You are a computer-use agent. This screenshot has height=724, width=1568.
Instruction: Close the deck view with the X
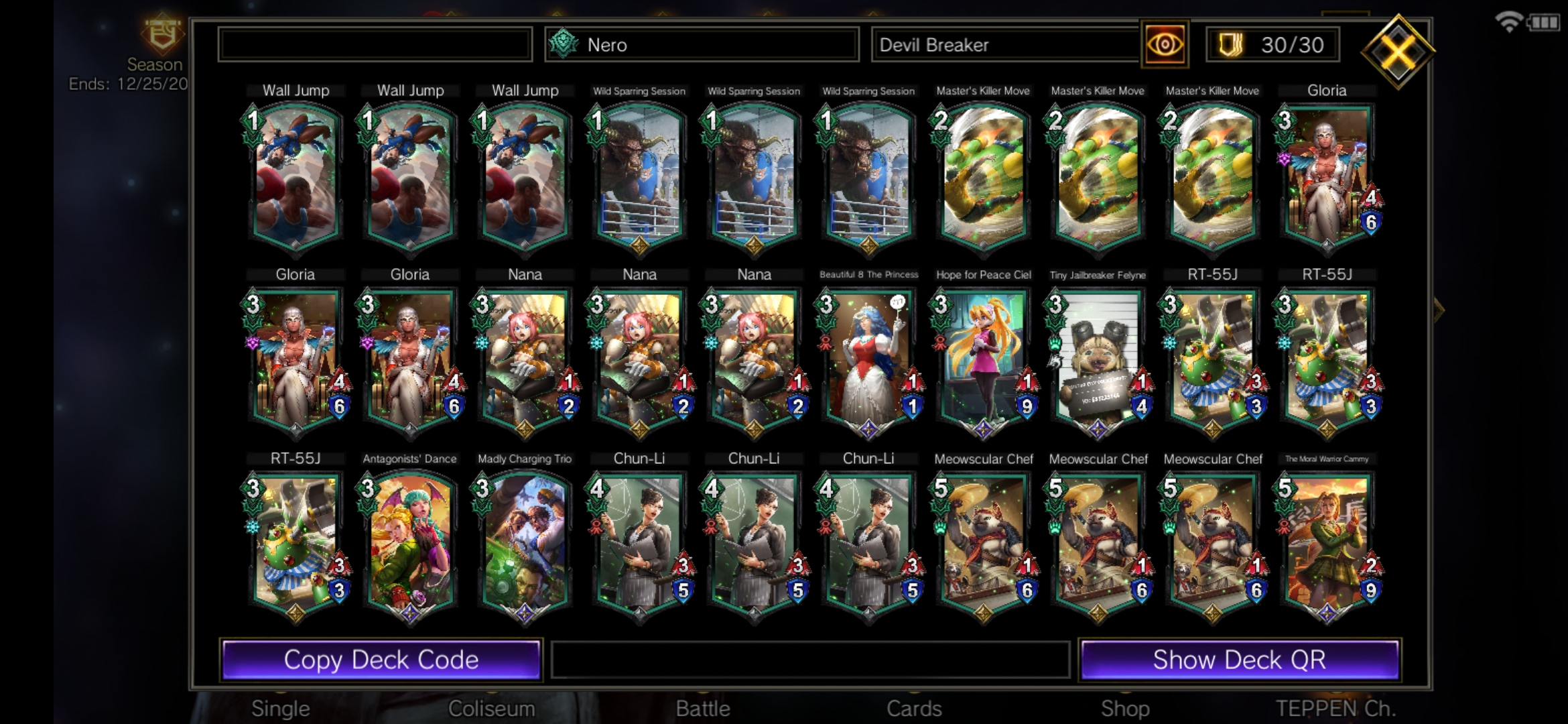pos(1398,52)
